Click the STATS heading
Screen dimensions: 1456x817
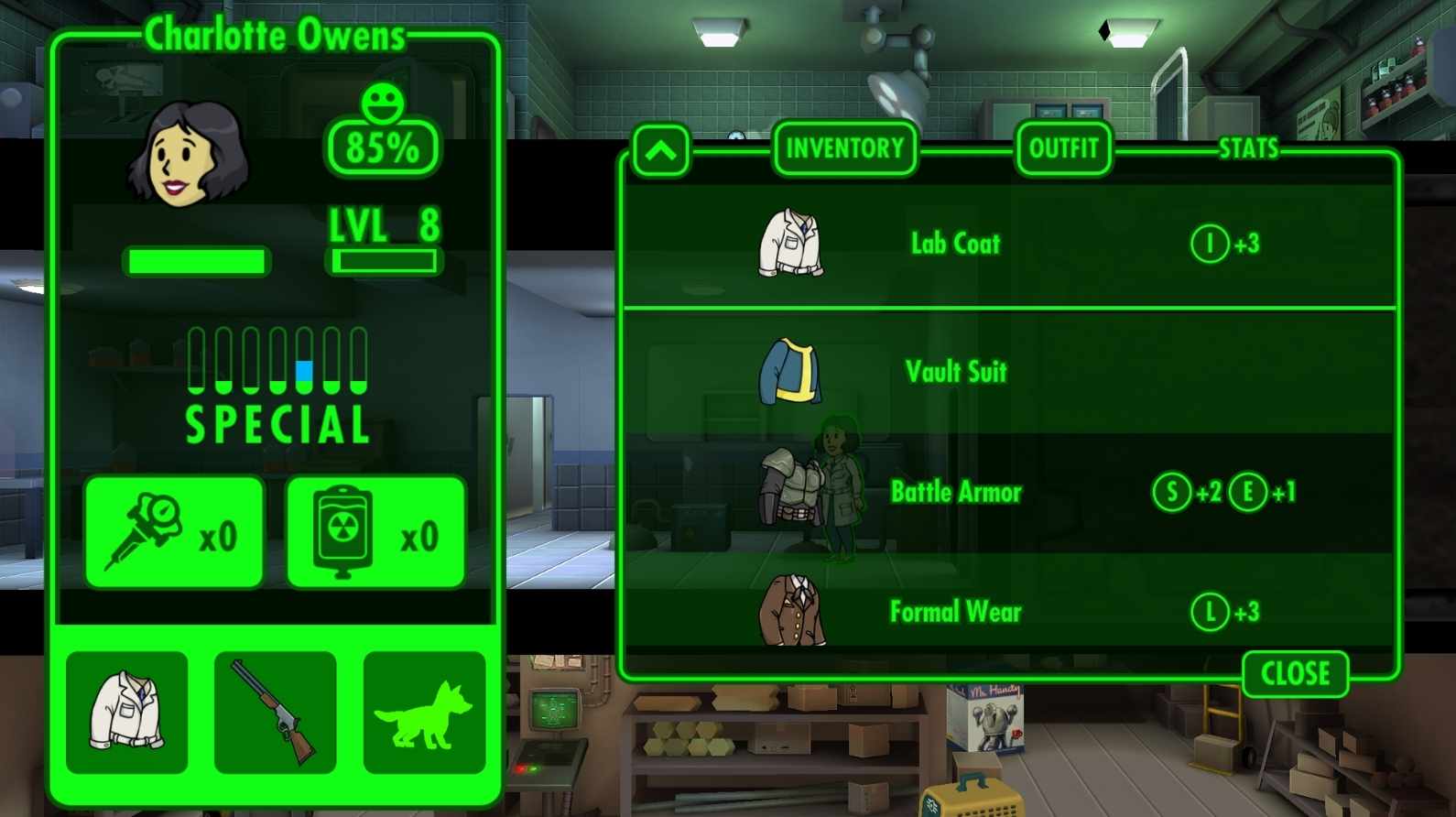1249,147
